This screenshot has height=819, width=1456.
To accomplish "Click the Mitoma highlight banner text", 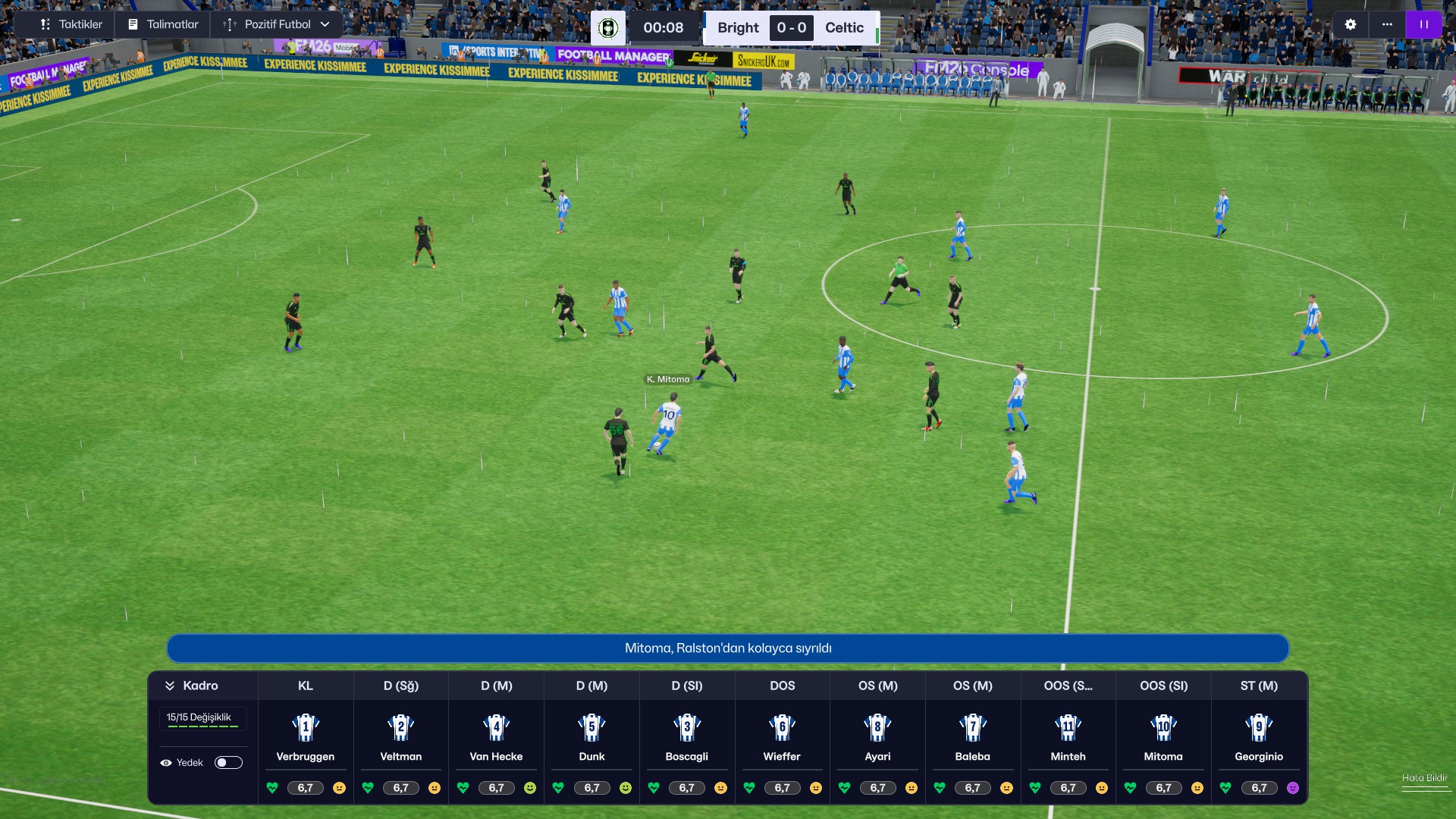I will pos(728,648).
